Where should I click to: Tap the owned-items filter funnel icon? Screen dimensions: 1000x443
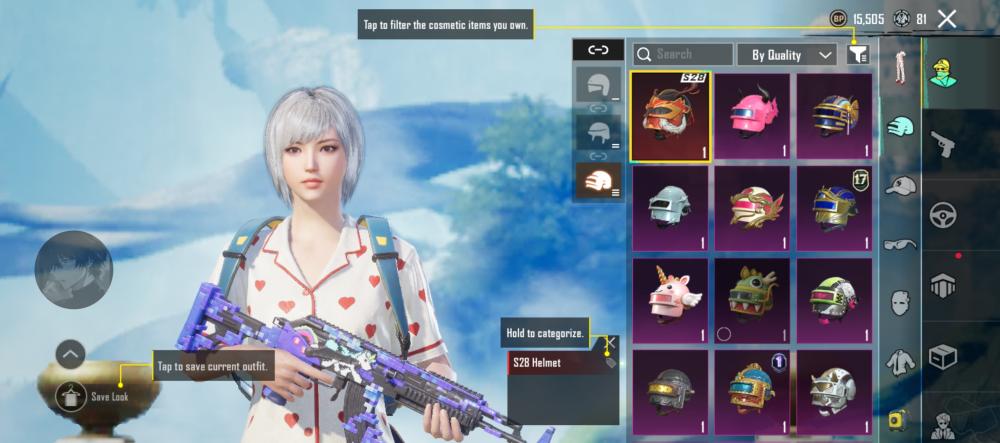[x=857, y=55]
